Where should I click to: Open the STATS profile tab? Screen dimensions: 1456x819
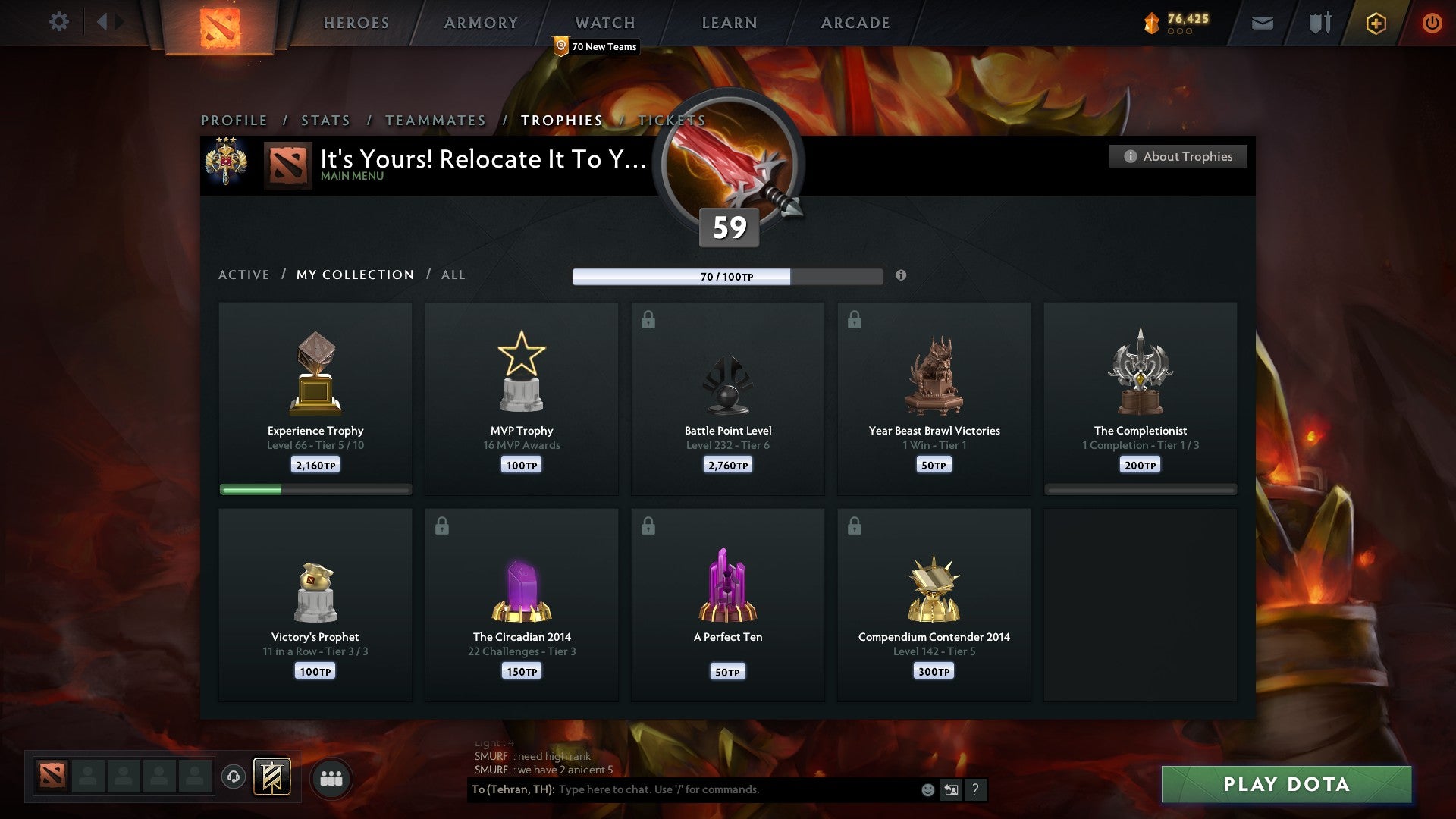click(325, 120)
